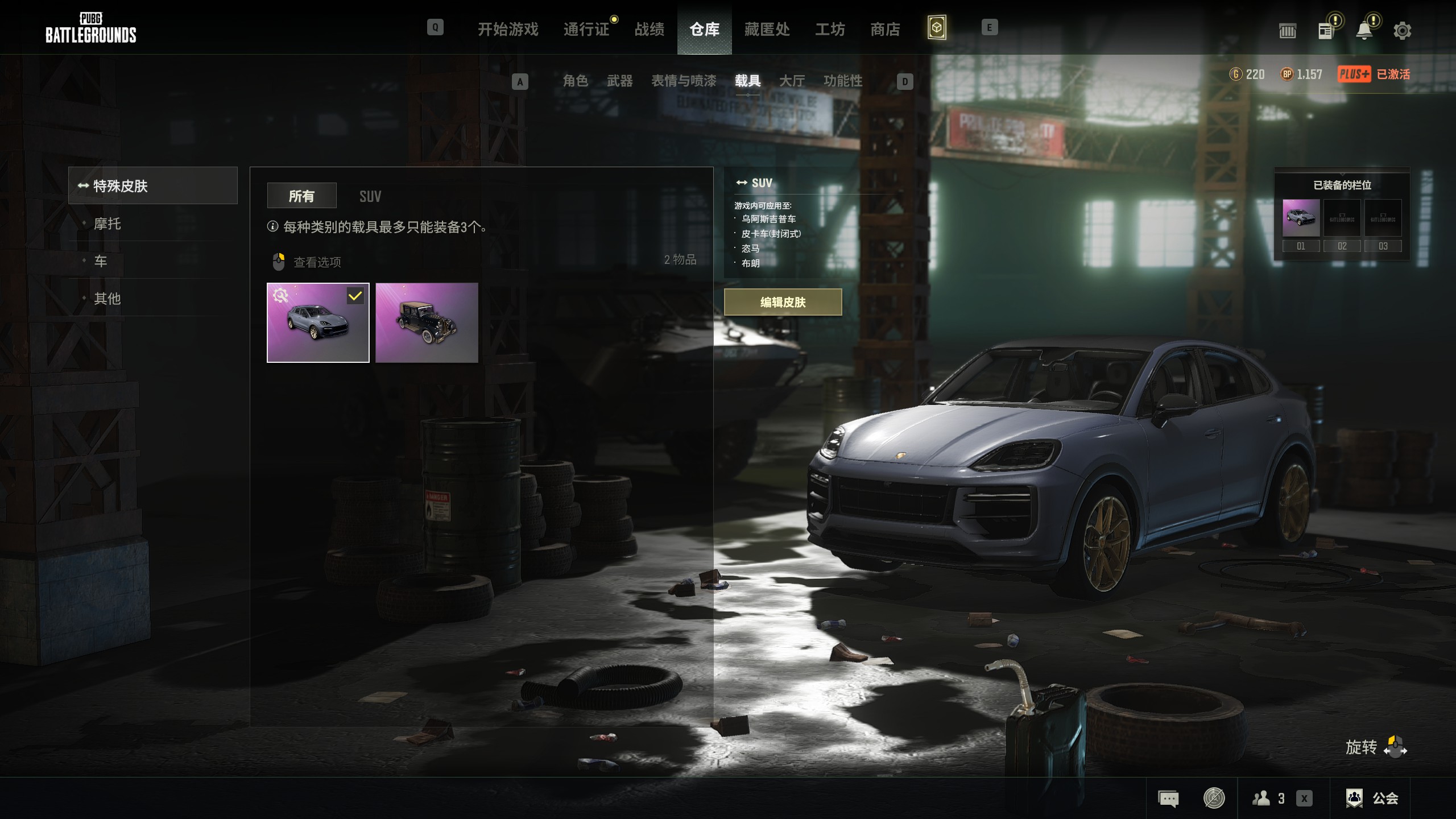1456x819 pixels.
Task: Open the 工坊 tab
Action: [x=830, y=29]
